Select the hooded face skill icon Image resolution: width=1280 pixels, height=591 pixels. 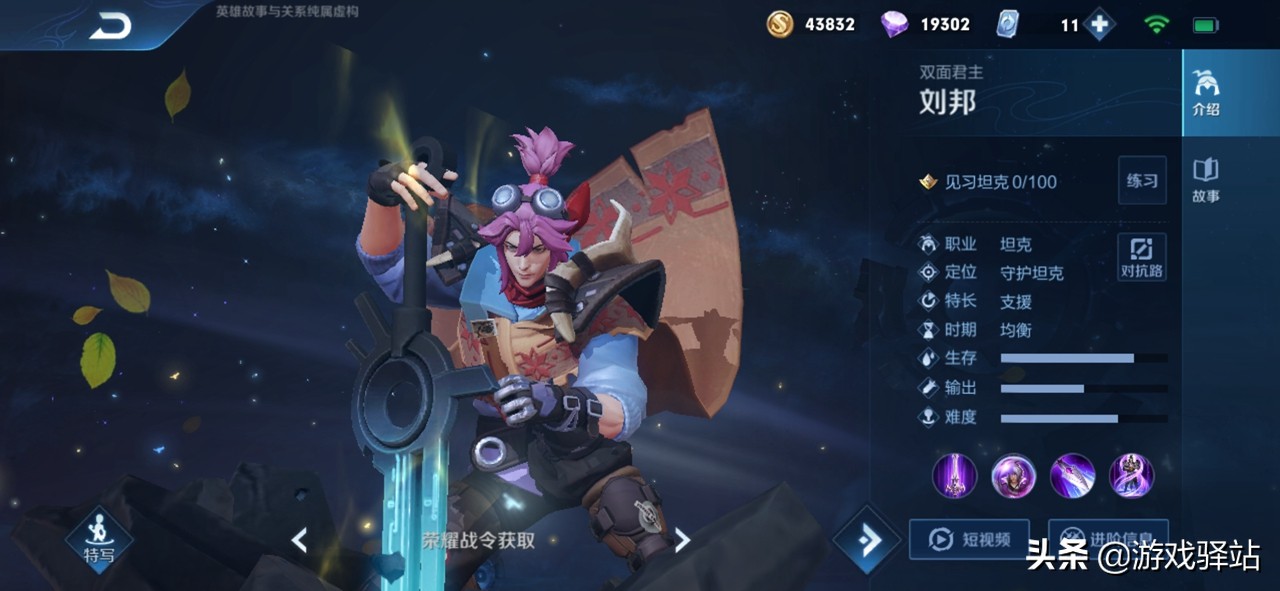[1013, 475]
